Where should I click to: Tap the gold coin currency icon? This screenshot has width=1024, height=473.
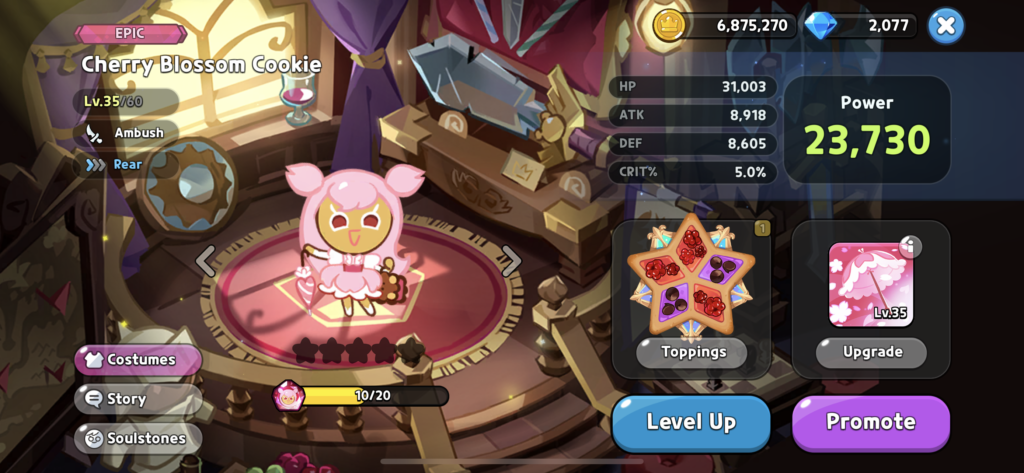[x=668, y=26]
